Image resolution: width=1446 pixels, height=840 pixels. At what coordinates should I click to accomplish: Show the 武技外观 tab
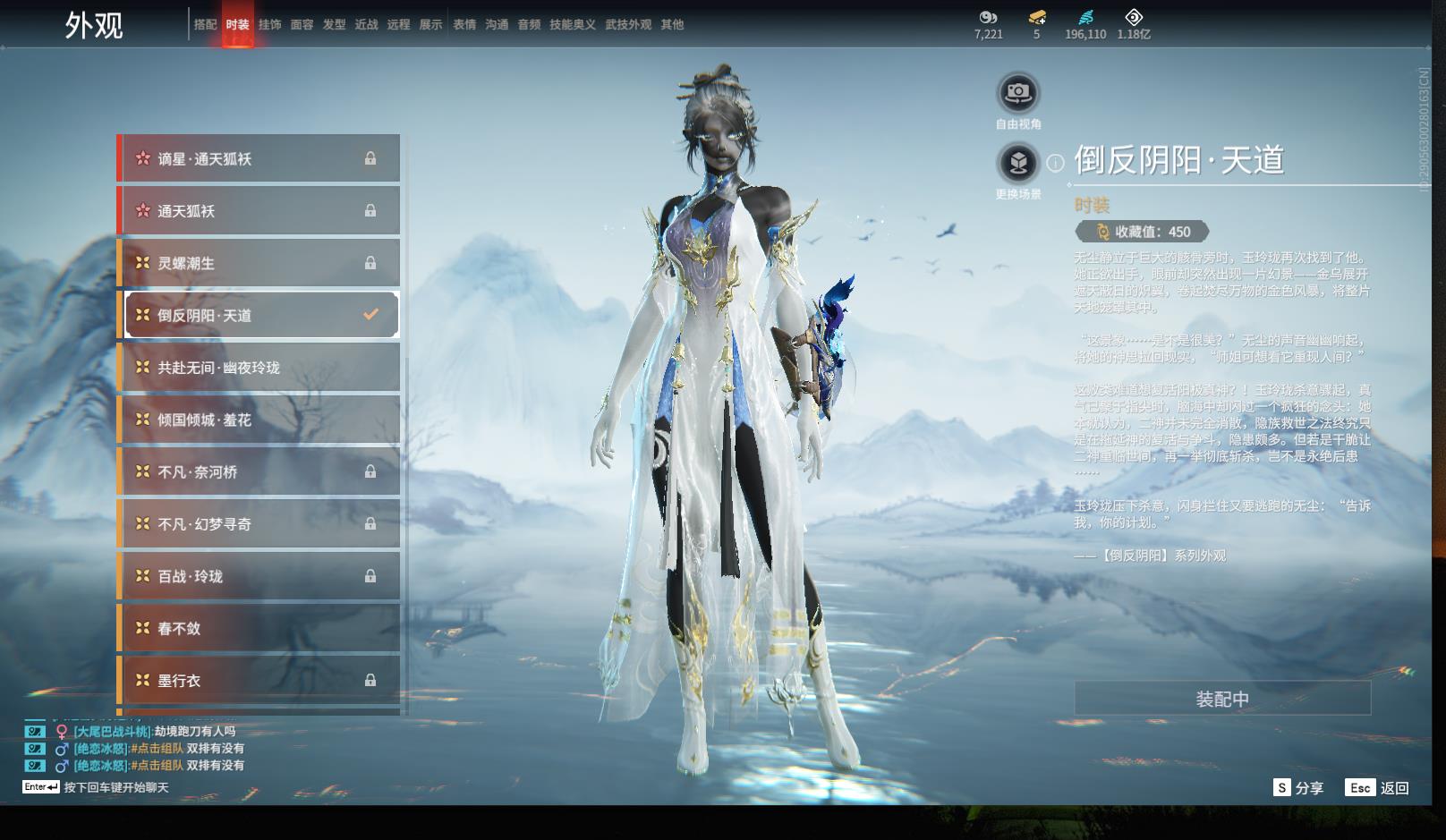click(x=628, y=25)
